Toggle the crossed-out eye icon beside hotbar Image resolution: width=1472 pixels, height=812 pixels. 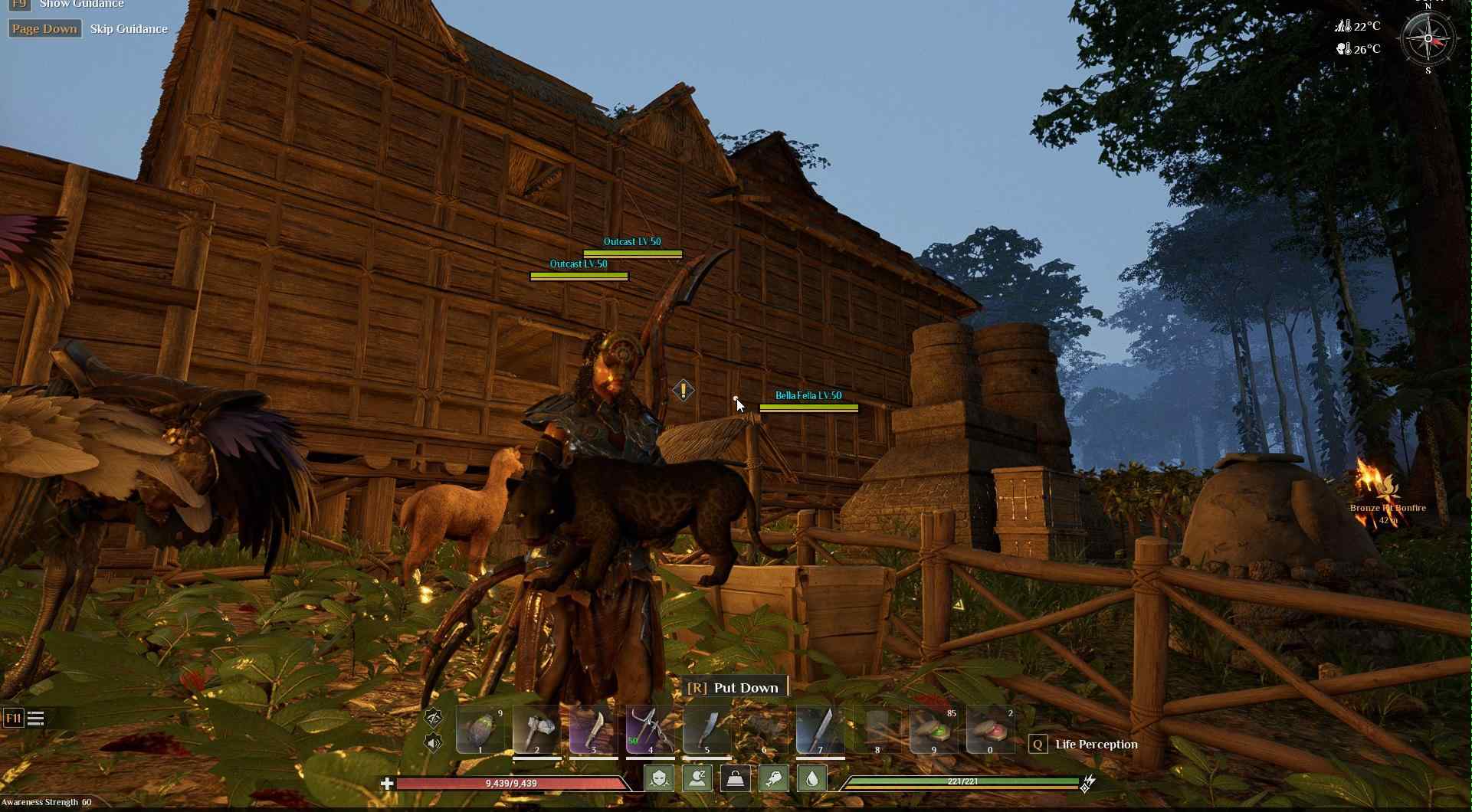point(433,717)
